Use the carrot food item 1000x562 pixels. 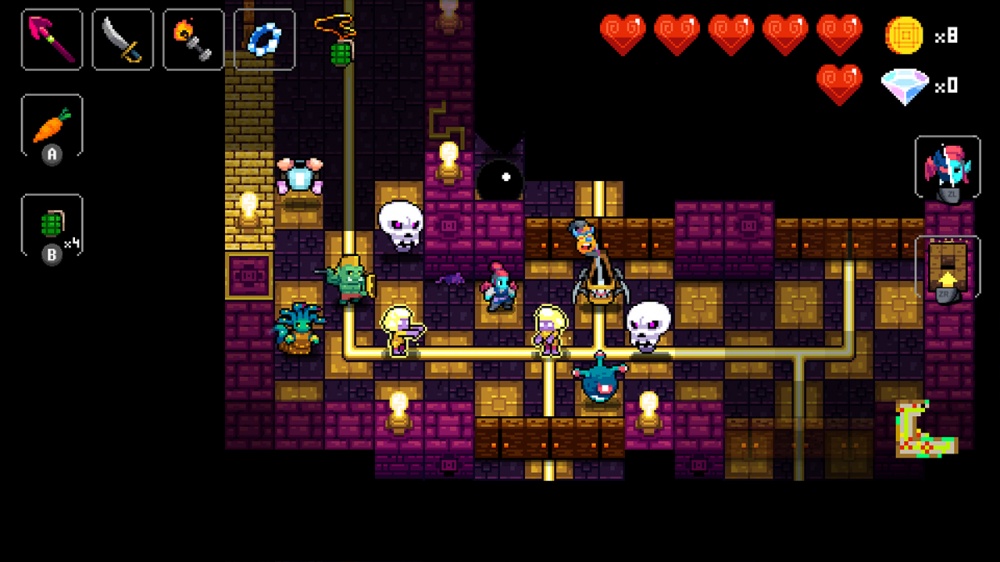point(51,125)
